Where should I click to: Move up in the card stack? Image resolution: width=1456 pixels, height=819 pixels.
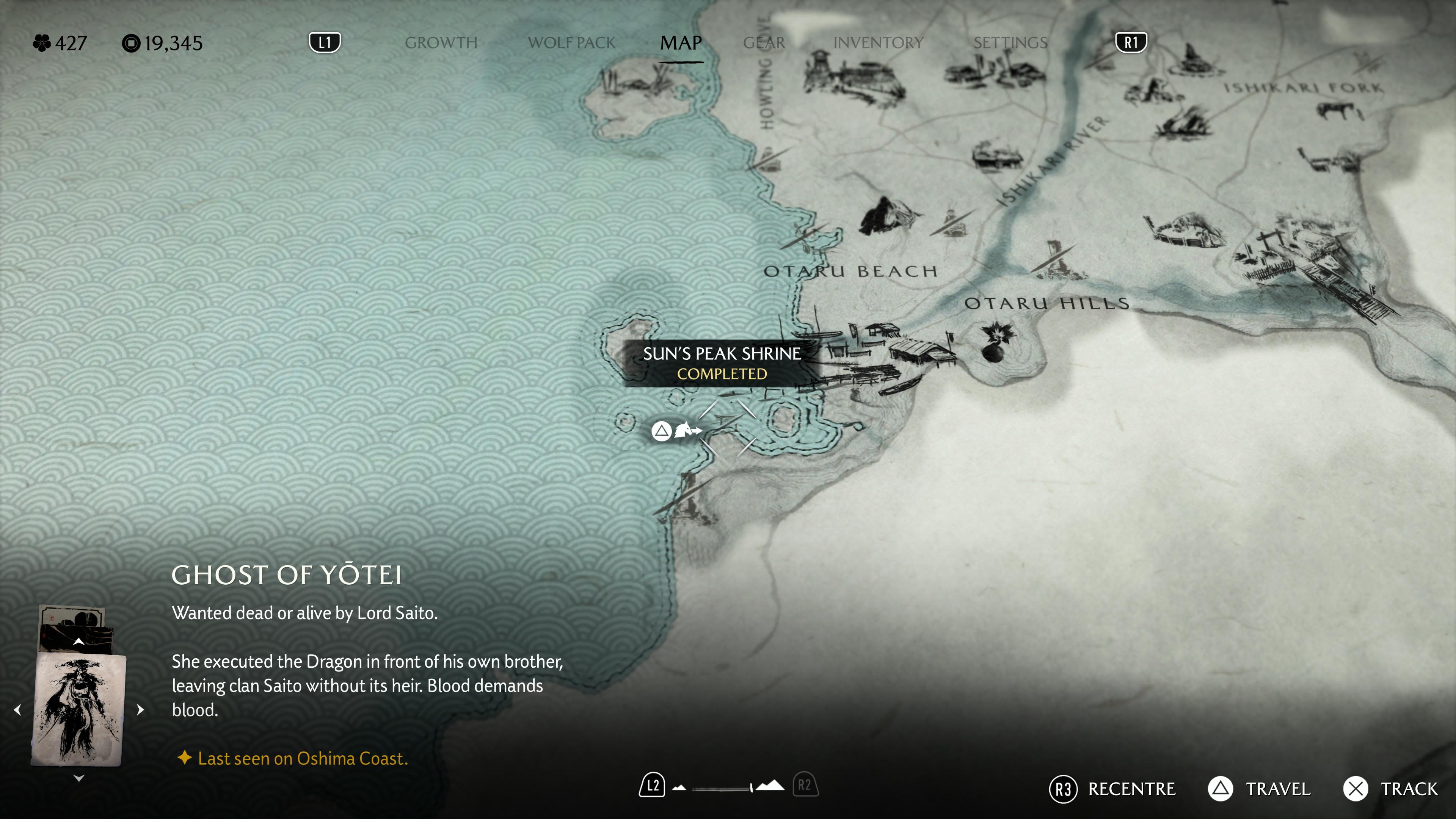click(x=78, y=641)
